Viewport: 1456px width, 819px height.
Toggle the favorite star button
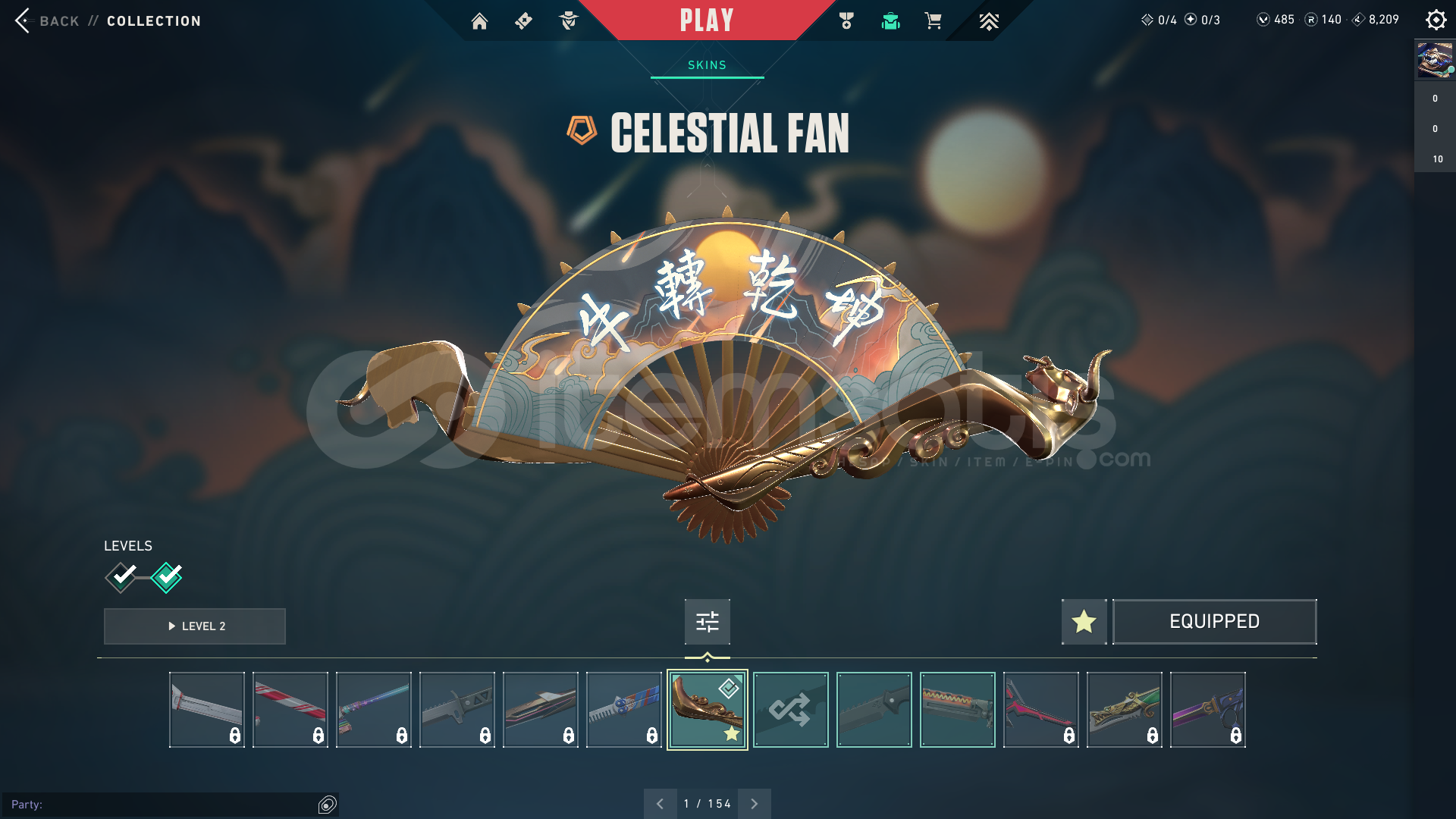(1084, 622)
